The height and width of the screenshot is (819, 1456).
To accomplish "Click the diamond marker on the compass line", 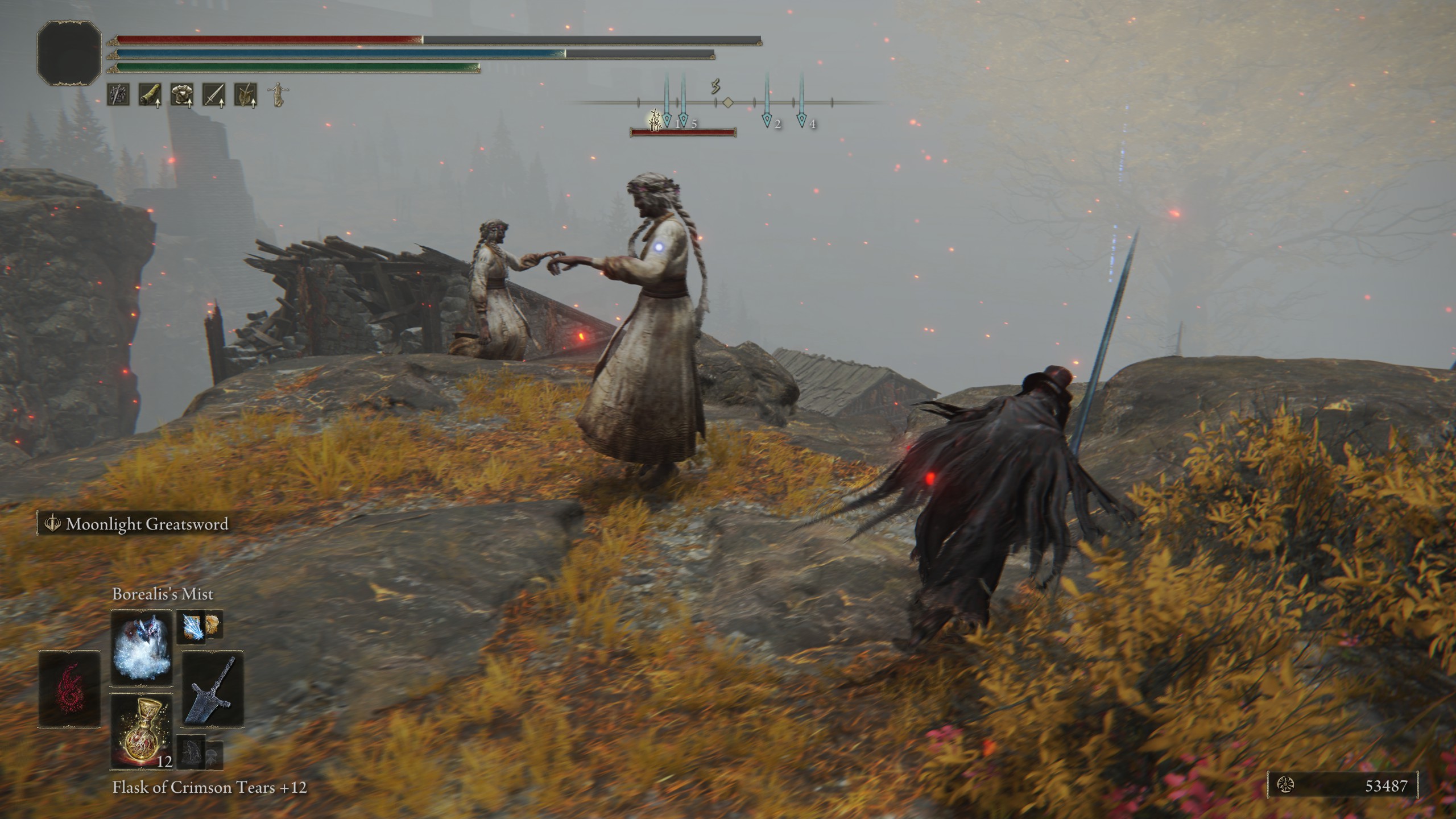I will coord(728,102).
